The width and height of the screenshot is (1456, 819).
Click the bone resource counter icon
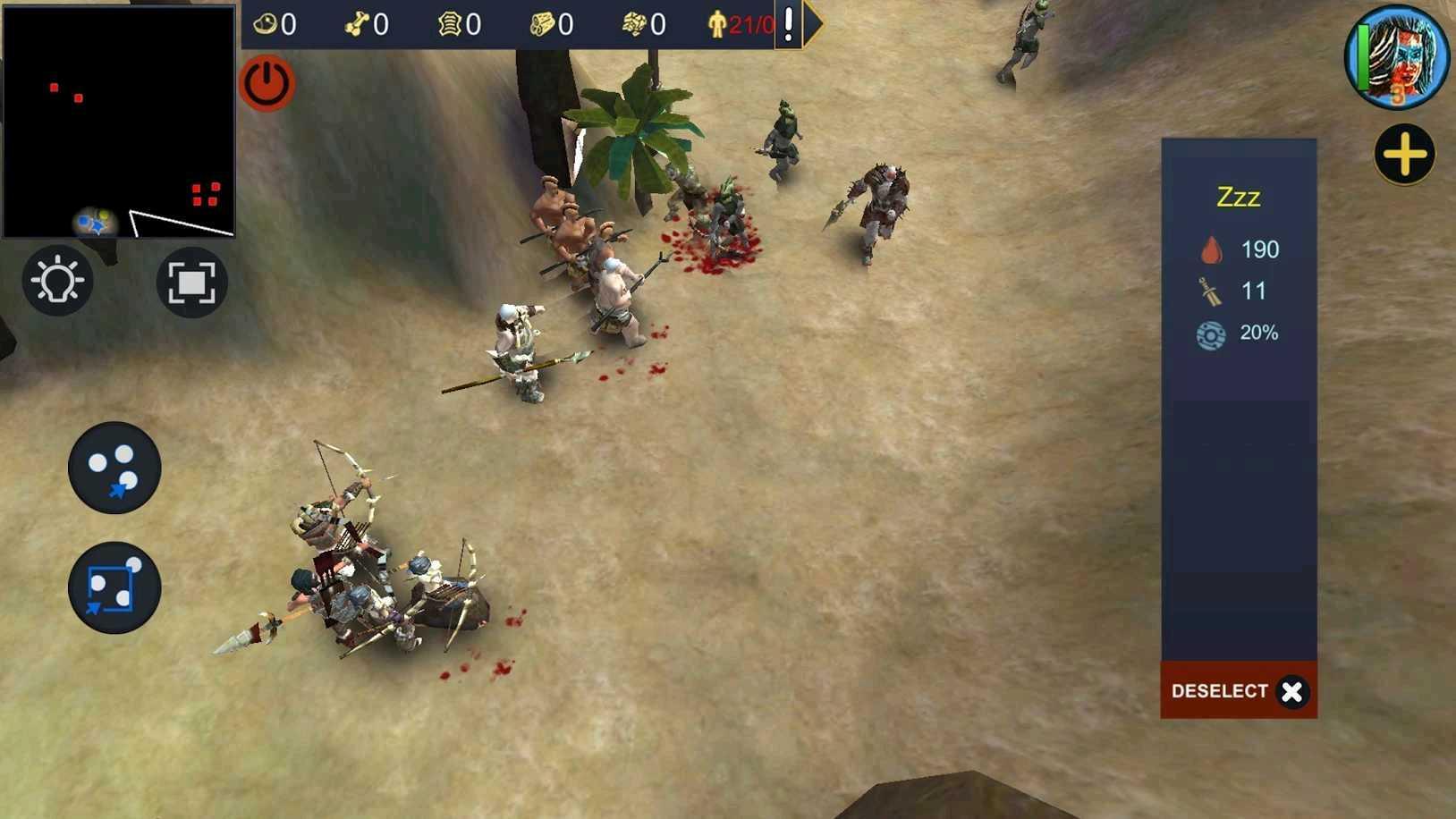coord(356,24)
